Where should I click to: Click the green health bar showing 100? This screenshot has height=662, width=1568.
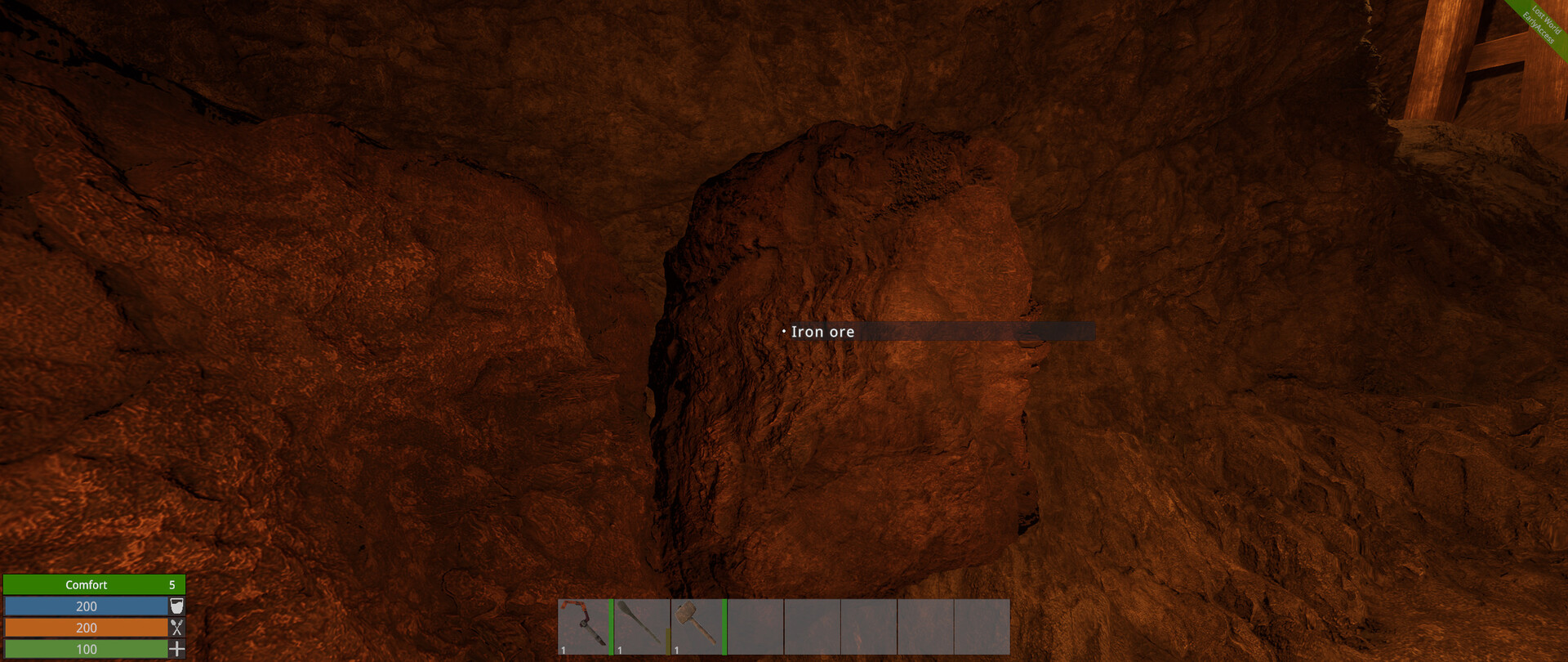pyautogui.click(x=86, y=649)
